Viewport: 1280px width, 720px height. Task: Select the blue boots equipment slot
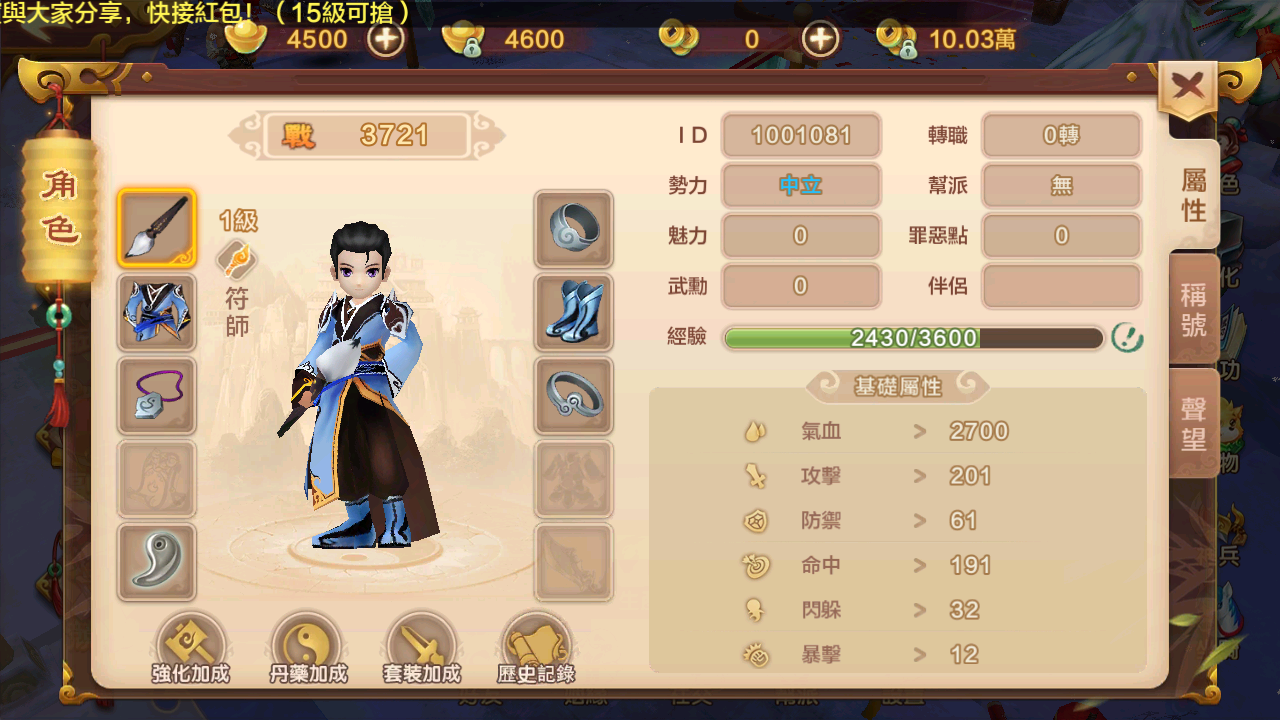[574, 312]
